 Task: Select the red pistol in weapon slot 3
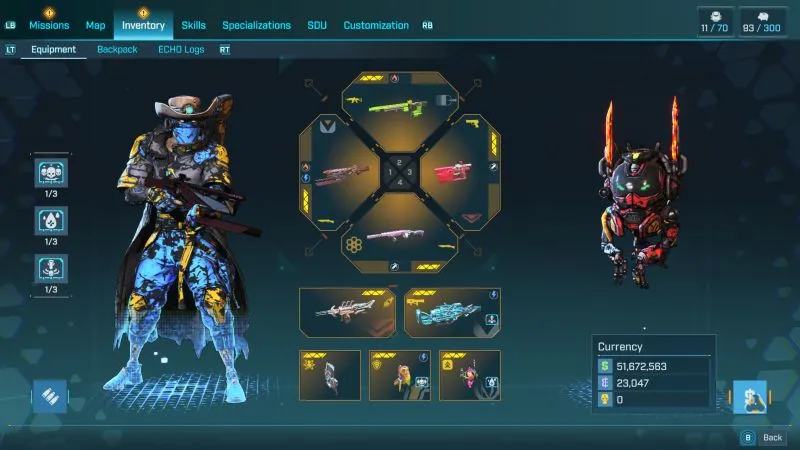453,173
